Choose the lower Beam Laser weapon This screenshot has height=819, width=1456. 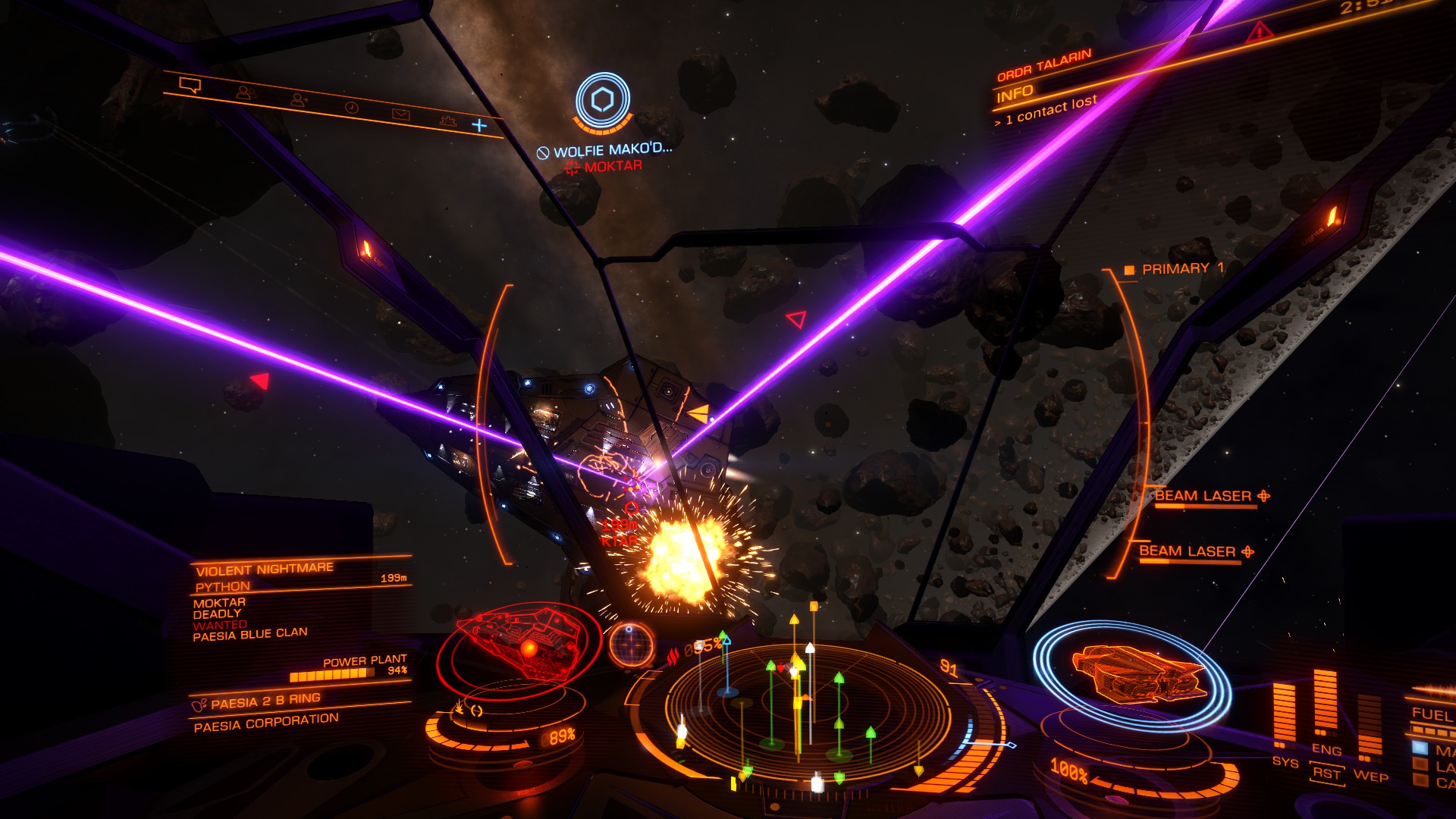(1188, 552)
